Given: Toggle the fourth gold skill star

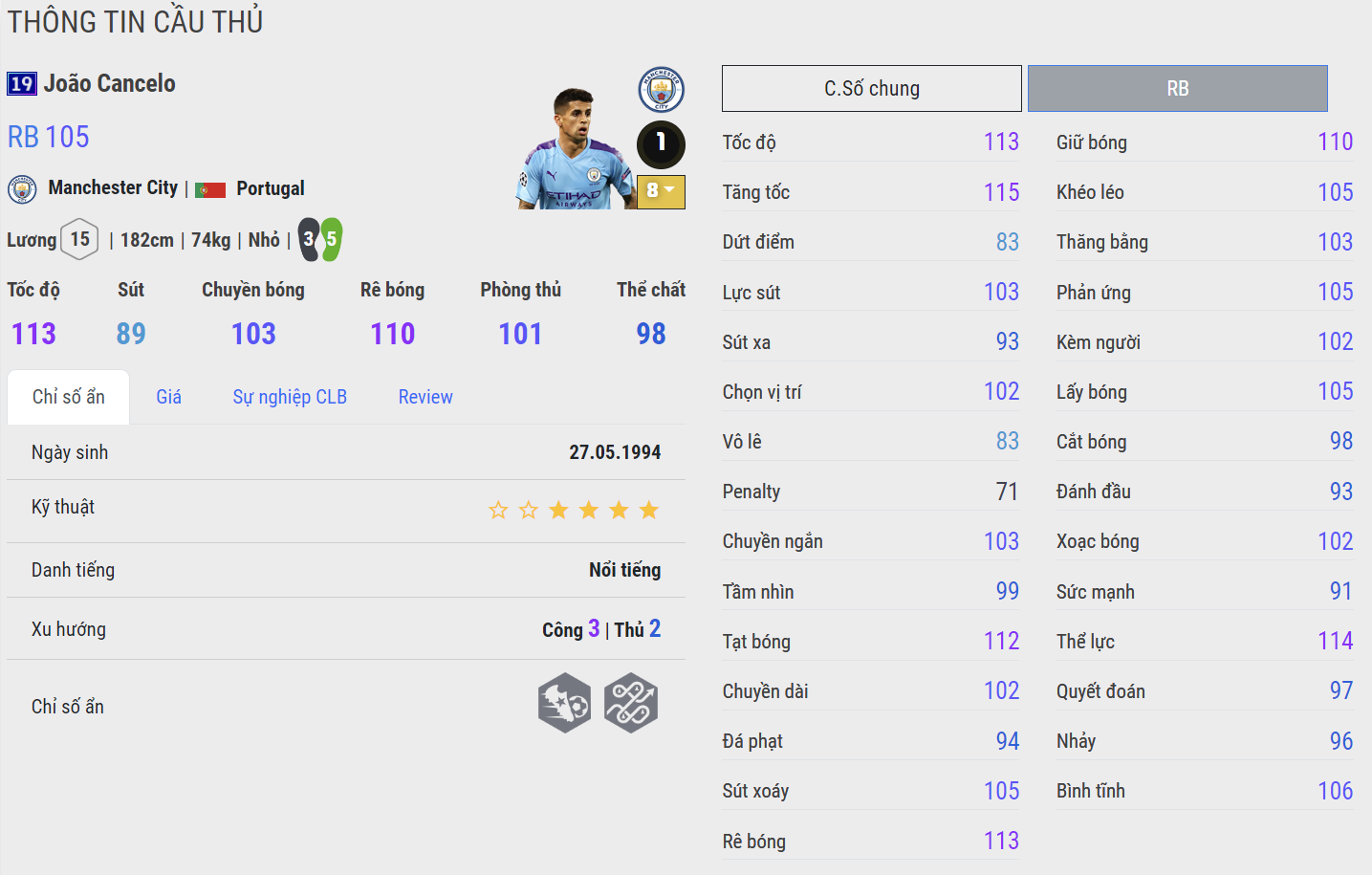Looking at the screenshot, I should (x=648, y=510).
